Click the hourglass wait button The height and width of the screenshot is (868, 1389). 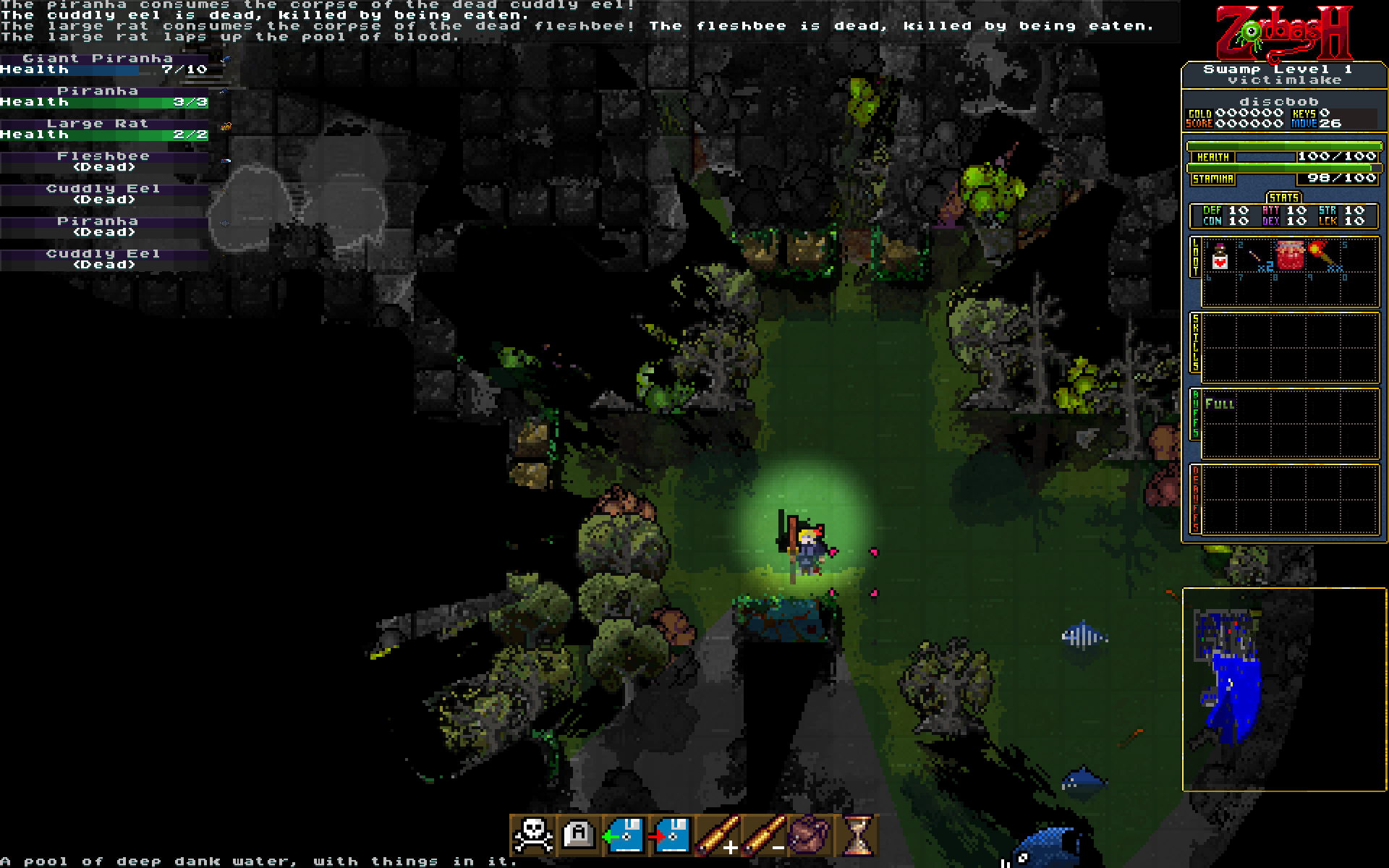click(857, 835)
